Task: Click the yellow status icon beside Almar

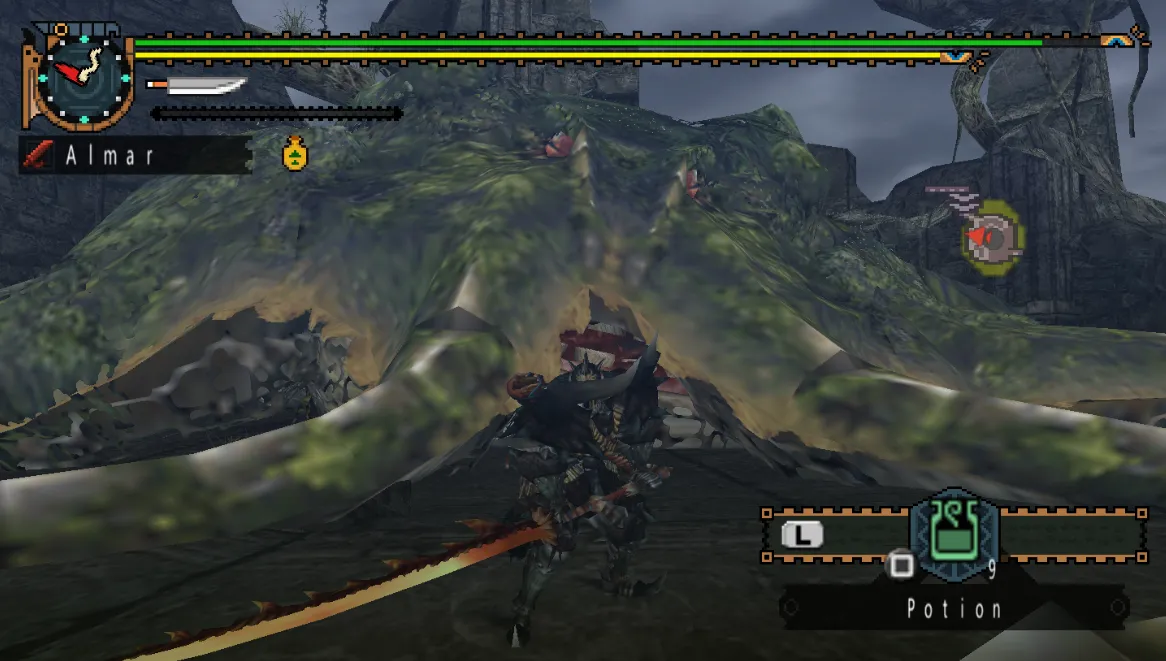Action: (x=294, y=153)
